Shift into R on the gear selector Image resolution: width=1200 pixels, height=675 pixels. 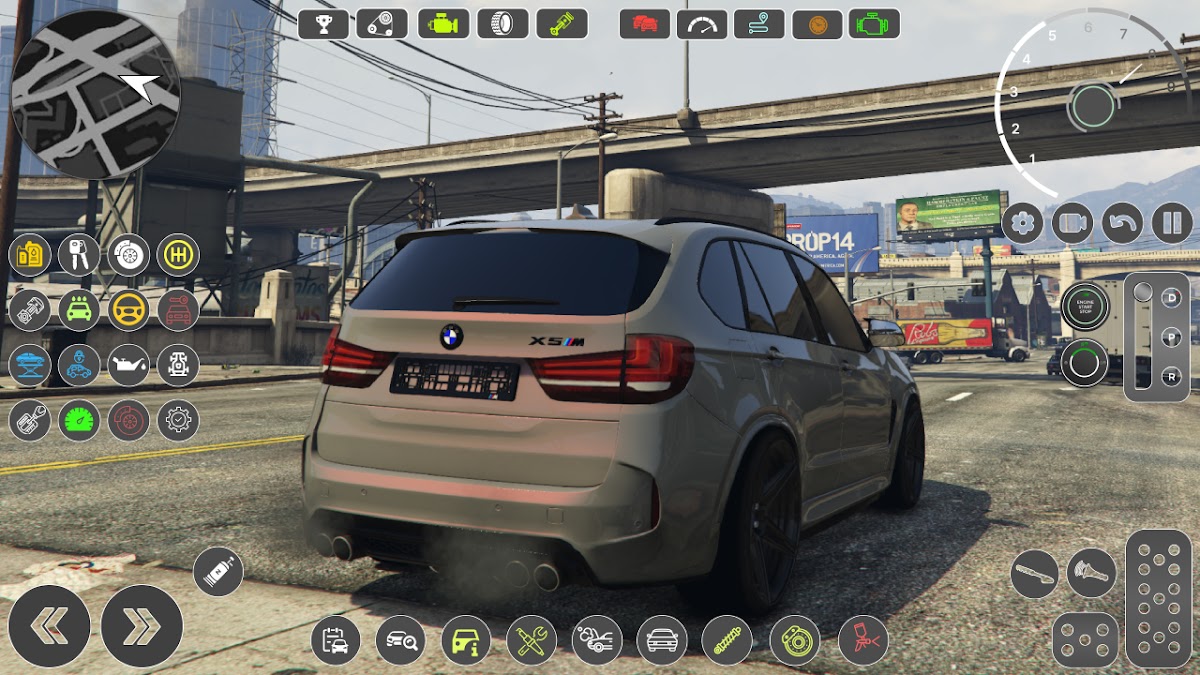(1171, 377)
